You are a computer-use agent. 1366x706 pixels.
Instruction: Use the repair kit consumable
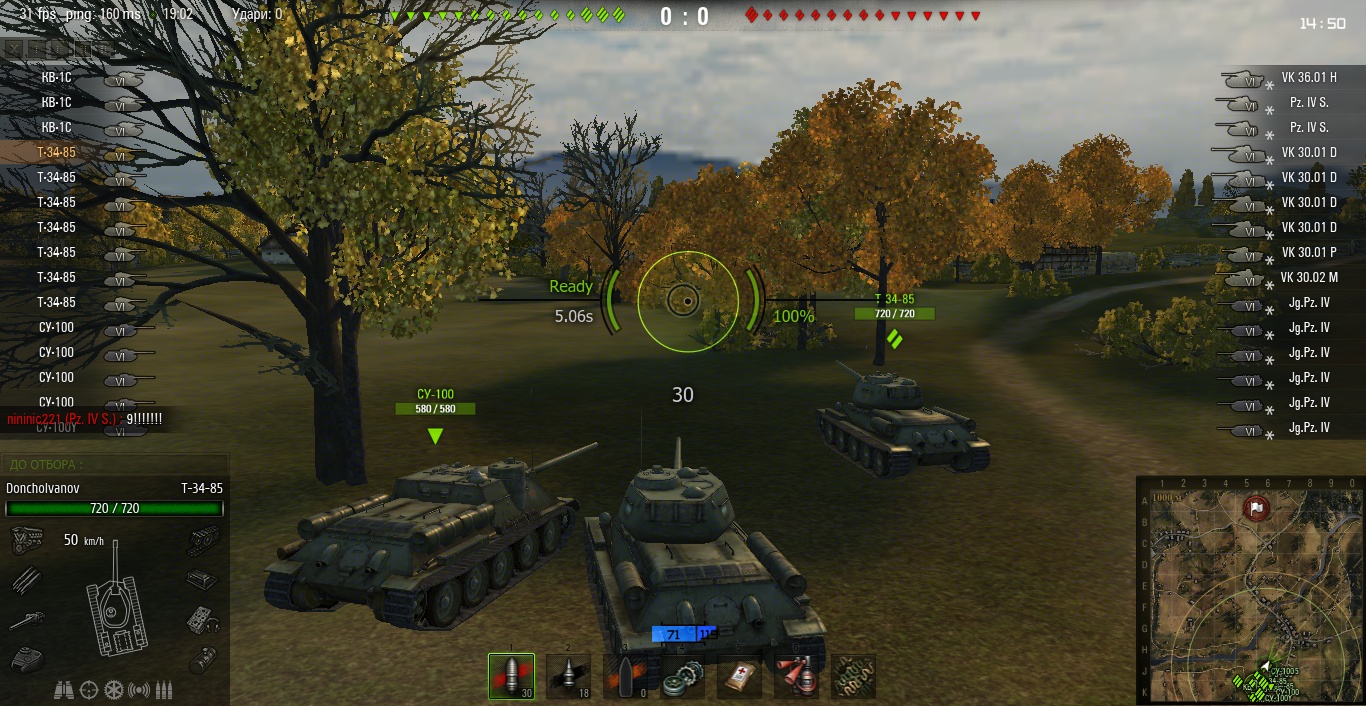click(x=682, y=677)
